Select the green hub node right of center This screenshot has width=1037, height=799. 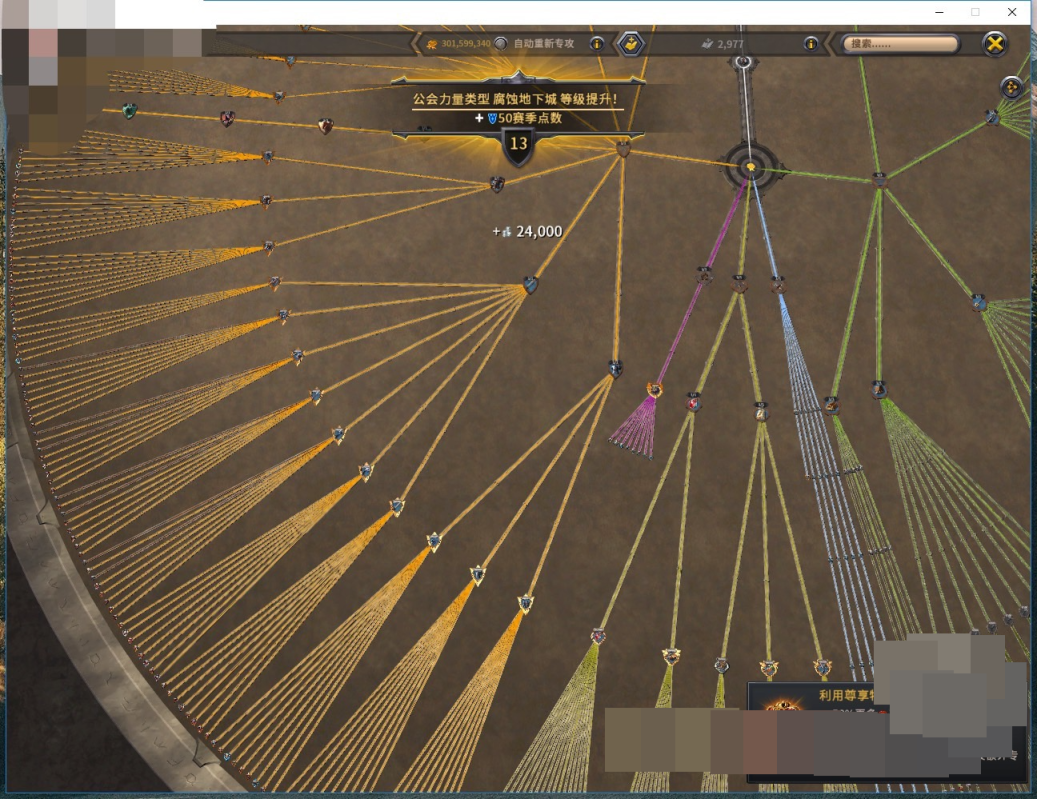pyautogui.click(x=879, y=180)
